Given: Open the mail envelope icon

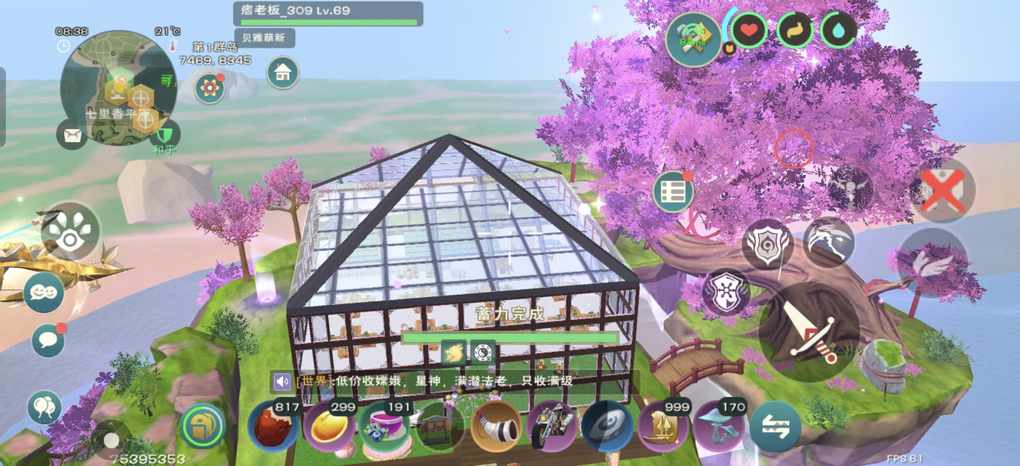Looking at the screenshot, I should click(71, 133).
